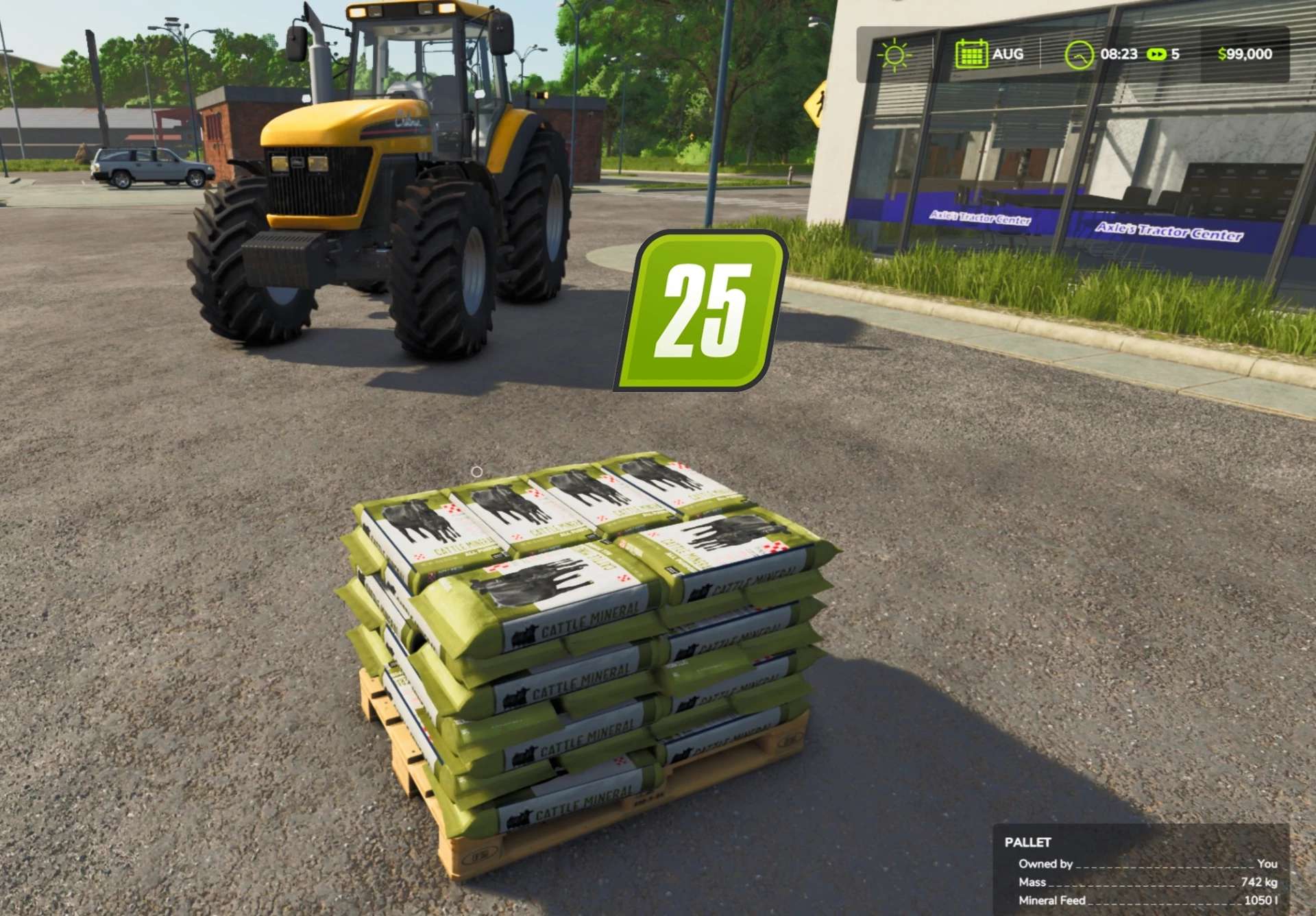Click the clock icon beside the time
The height and width of the screenshot is (916, 1316).
[1078, 55]
